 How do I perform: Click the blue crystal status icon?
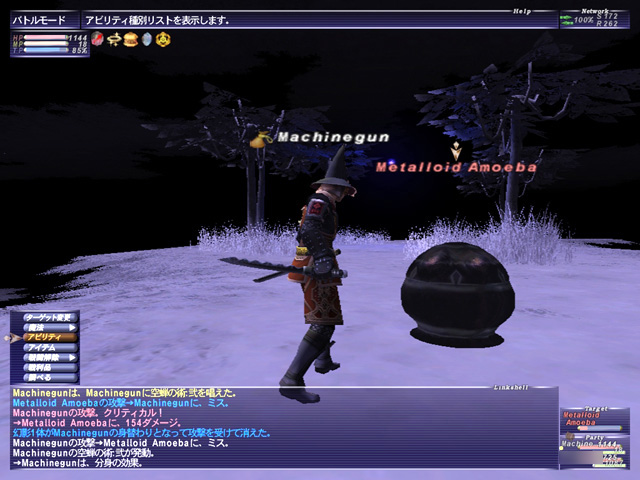click(x=146, y=39)
